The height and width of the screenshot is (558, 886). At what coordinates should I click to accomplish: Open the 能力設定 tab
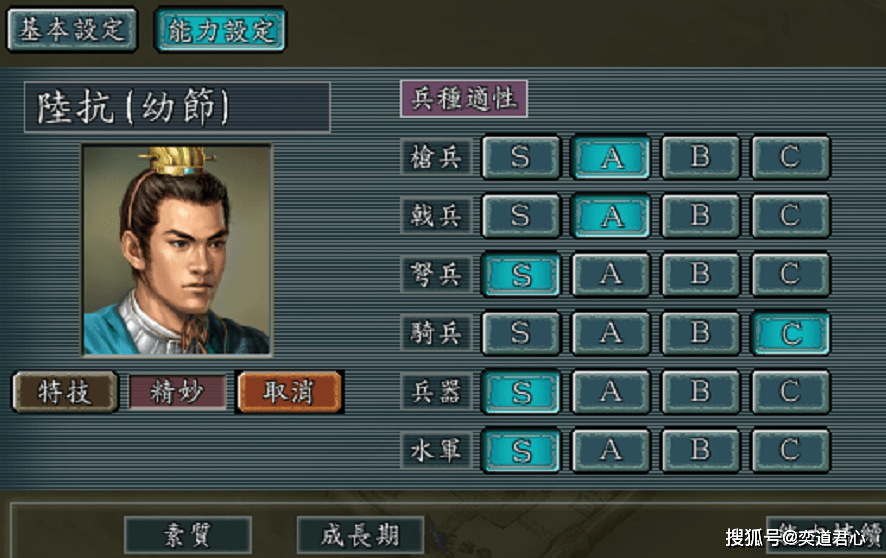tap(220, 29)
